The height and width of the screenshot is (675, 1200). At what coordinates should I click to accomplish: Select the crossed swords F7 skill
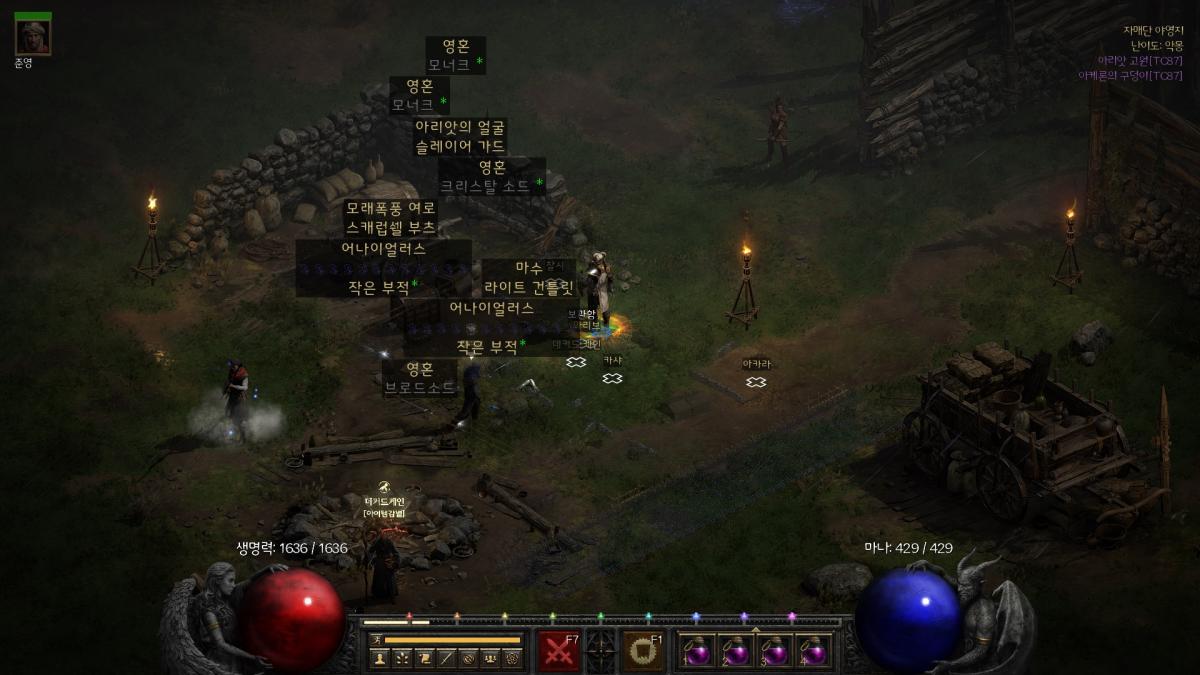559,650
